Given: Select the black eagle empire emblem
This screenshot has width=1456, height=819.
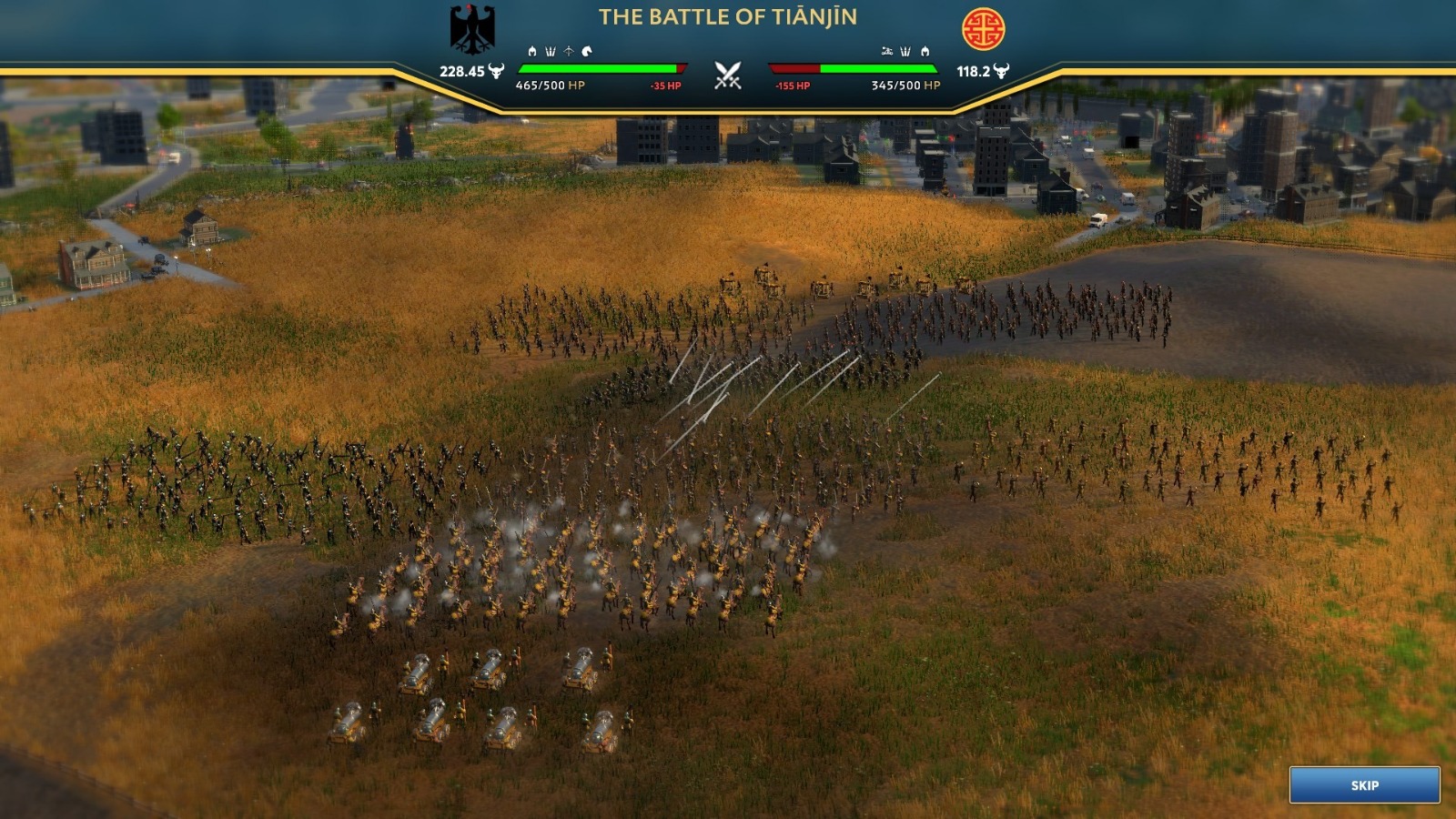Looking at the screenshot, I should [x=472, y=29].
